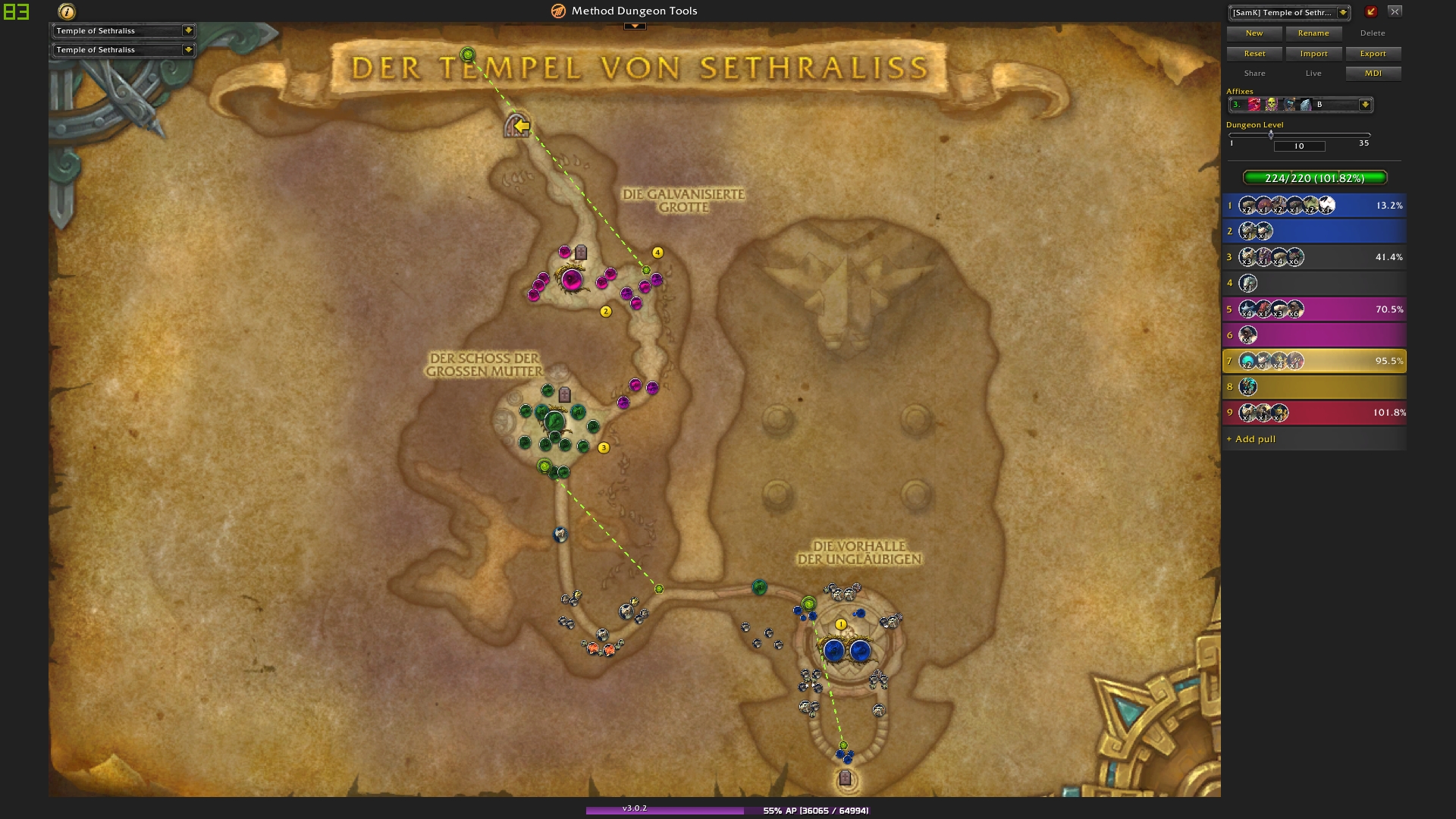
Task: Close the Method Dungeon Tools window
Action: pos(1395,11)
